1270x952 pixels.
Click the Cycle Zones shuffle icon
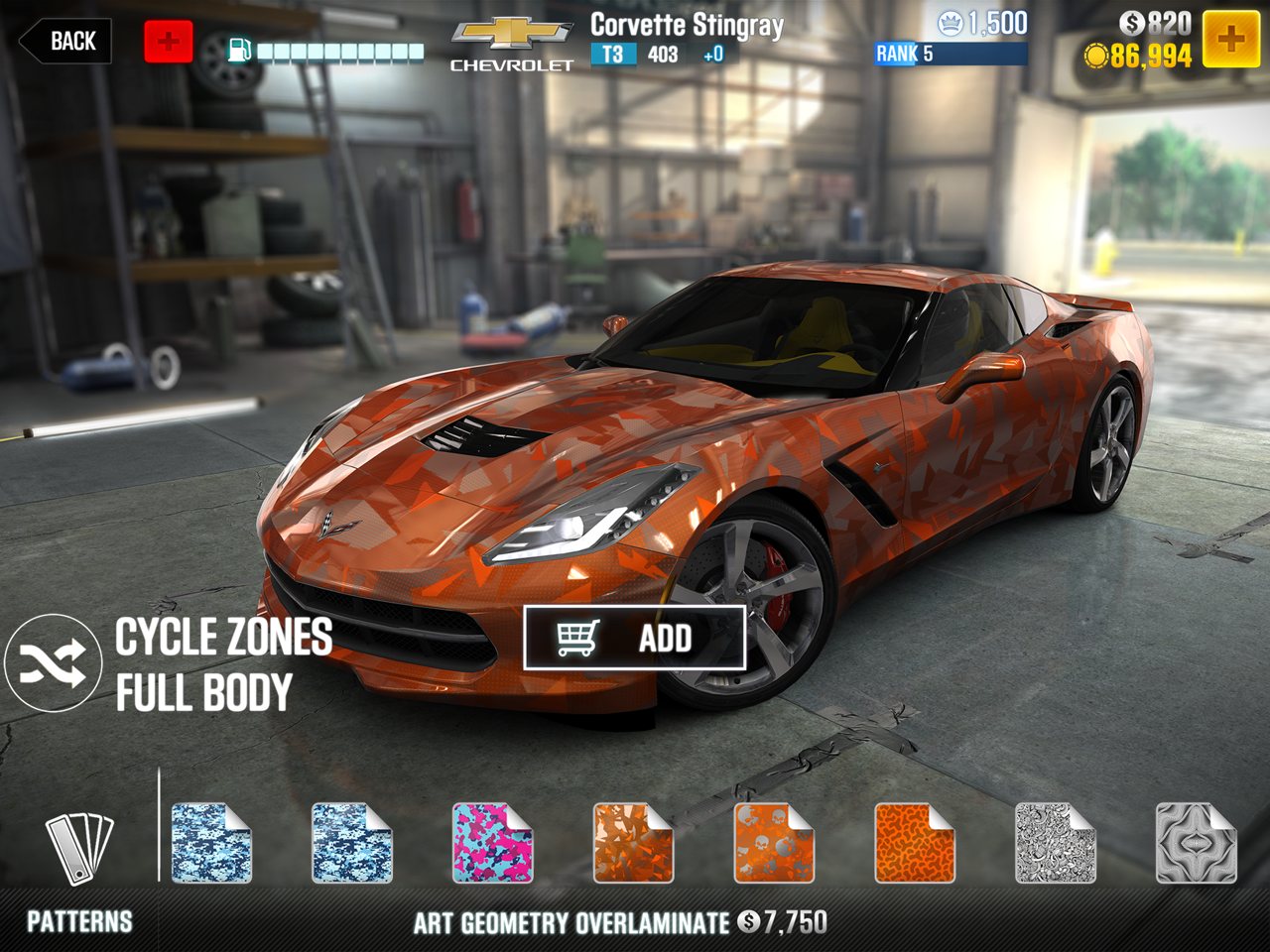click(52, 662)
